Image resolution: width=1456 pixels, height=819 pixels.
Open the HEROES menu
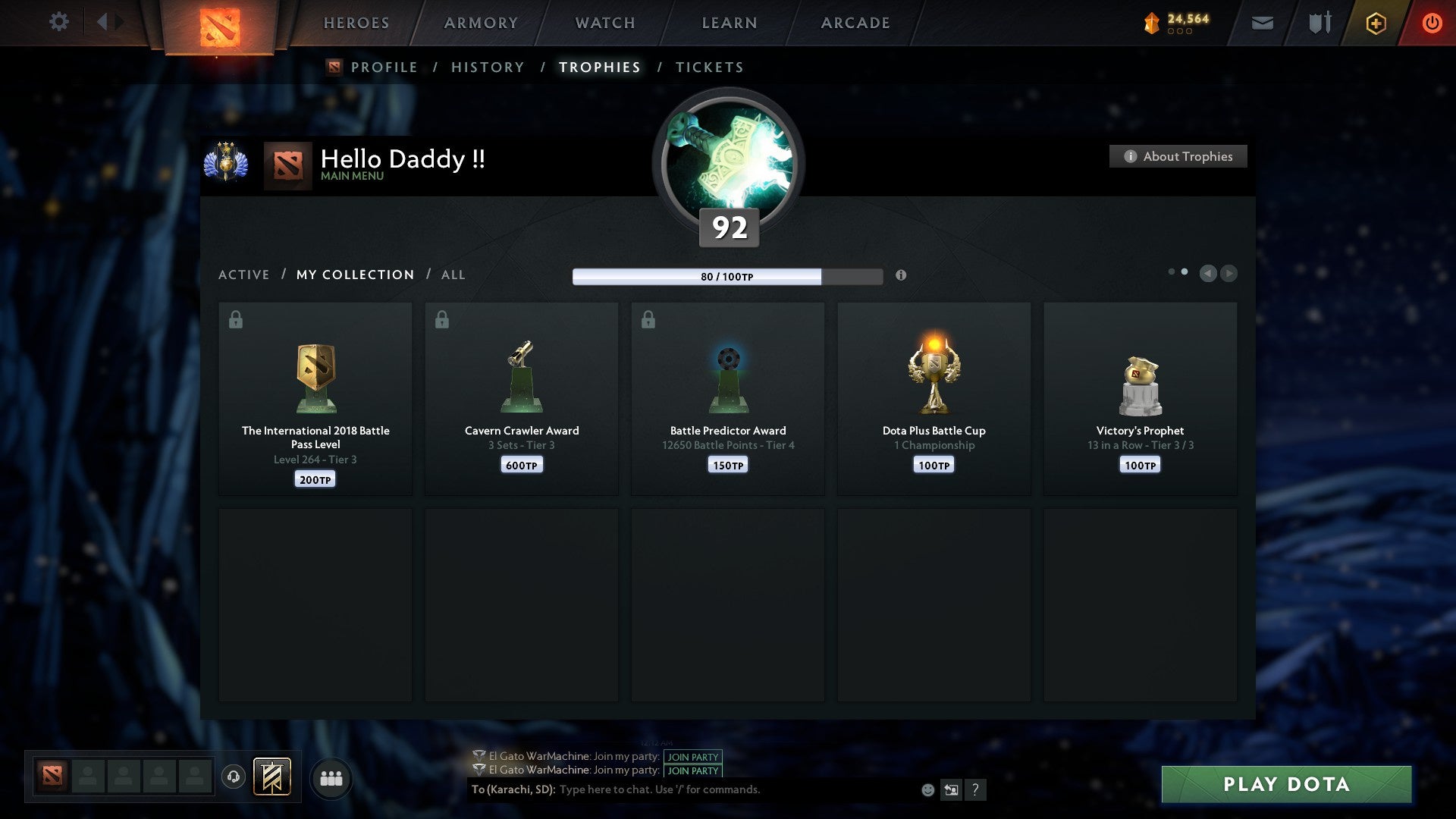tap(356, 23)
